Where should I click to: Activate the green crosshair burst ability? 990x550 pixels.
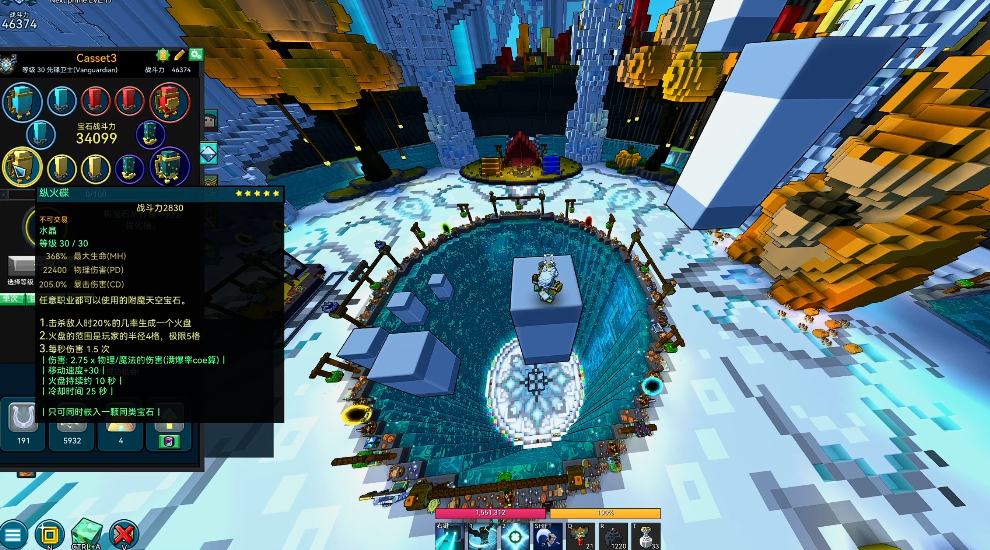[516, 537]
